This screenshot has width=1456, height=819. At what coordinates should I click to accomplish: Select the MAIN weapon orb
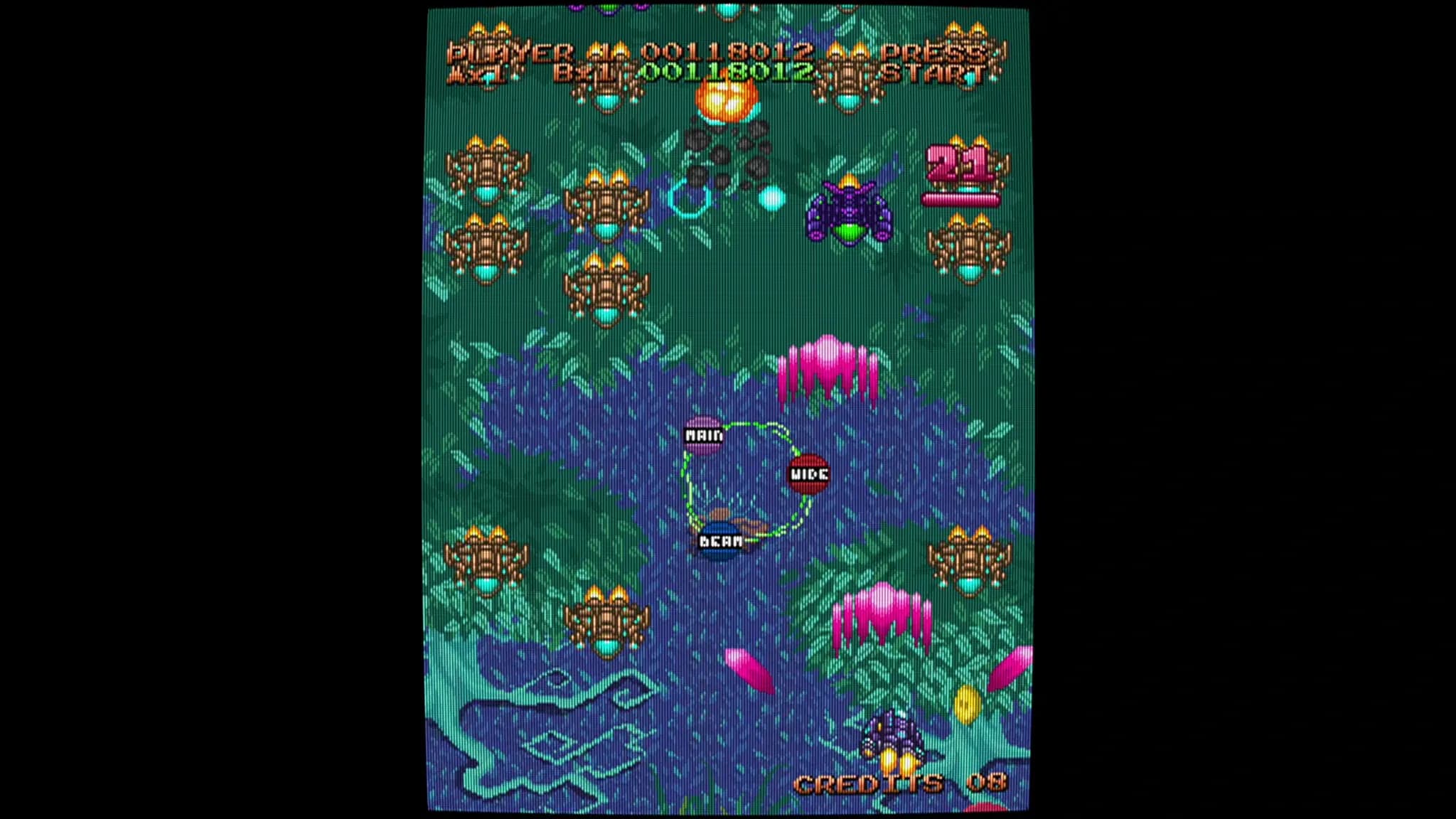coord(704,437)
